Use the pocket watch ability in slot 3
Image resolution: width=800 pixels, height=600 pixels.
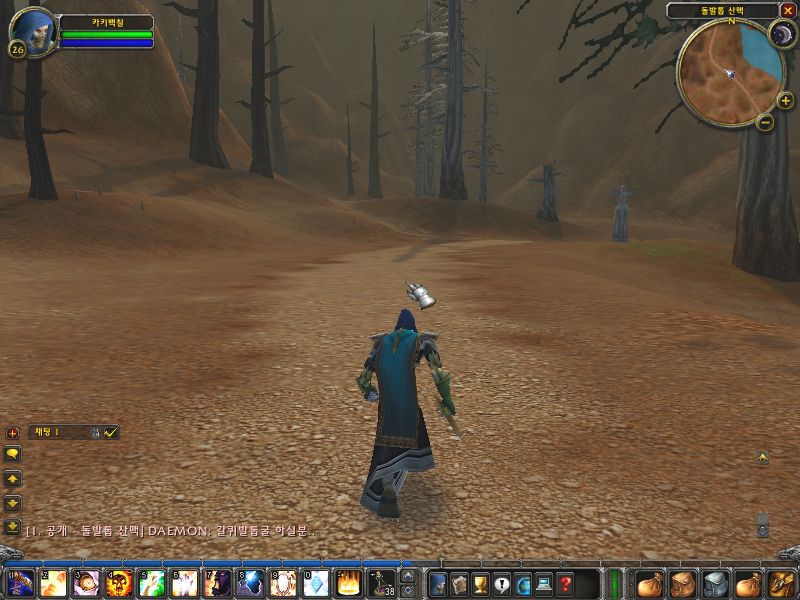point(86,583)
